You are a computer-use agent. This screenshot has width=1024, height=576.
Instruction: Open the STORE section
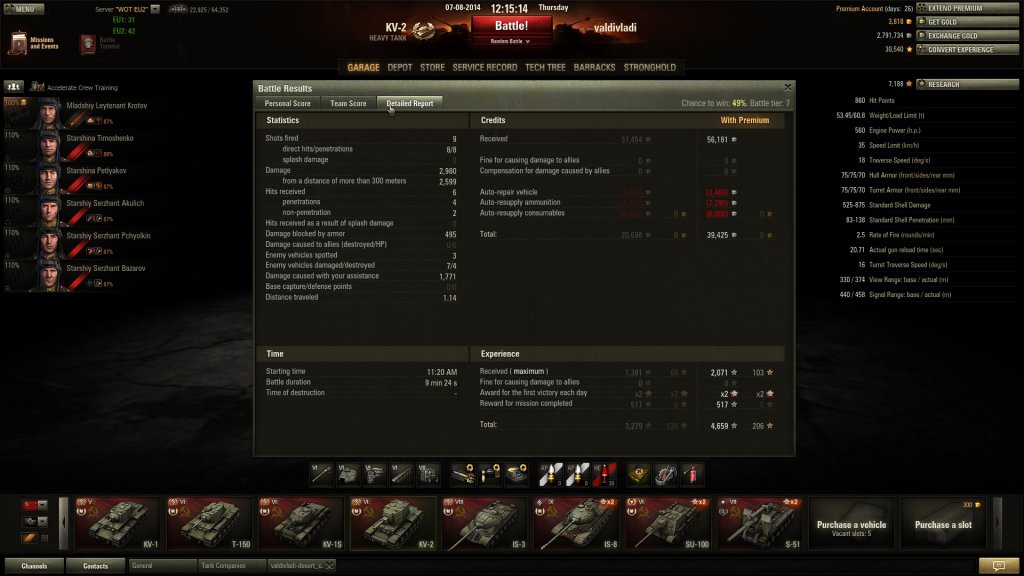[432, 68]
